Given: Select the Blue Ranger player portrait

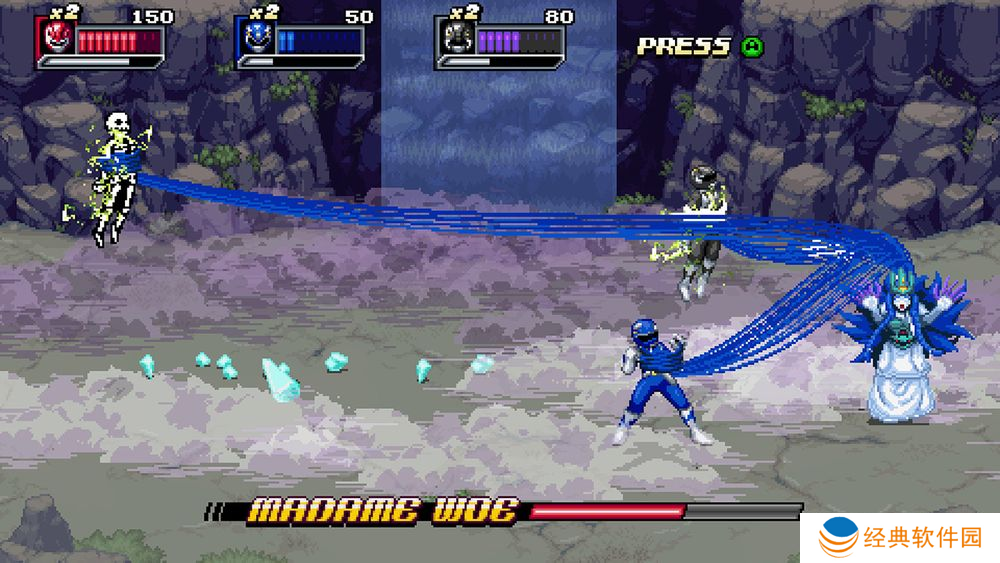Looking at the screenshot, I should click(x=256, y=40).
